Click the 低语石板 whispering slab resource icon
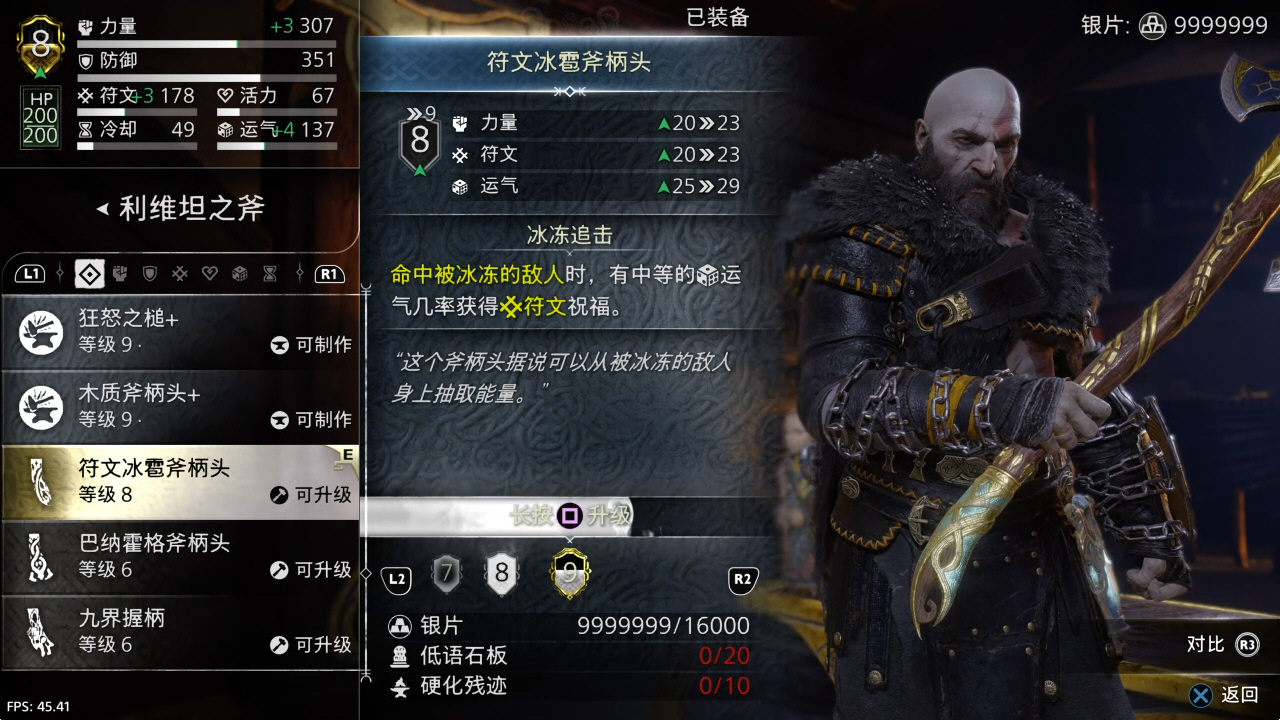Image resolution: width=1280 pixels, height=720 pixels. 398,656
